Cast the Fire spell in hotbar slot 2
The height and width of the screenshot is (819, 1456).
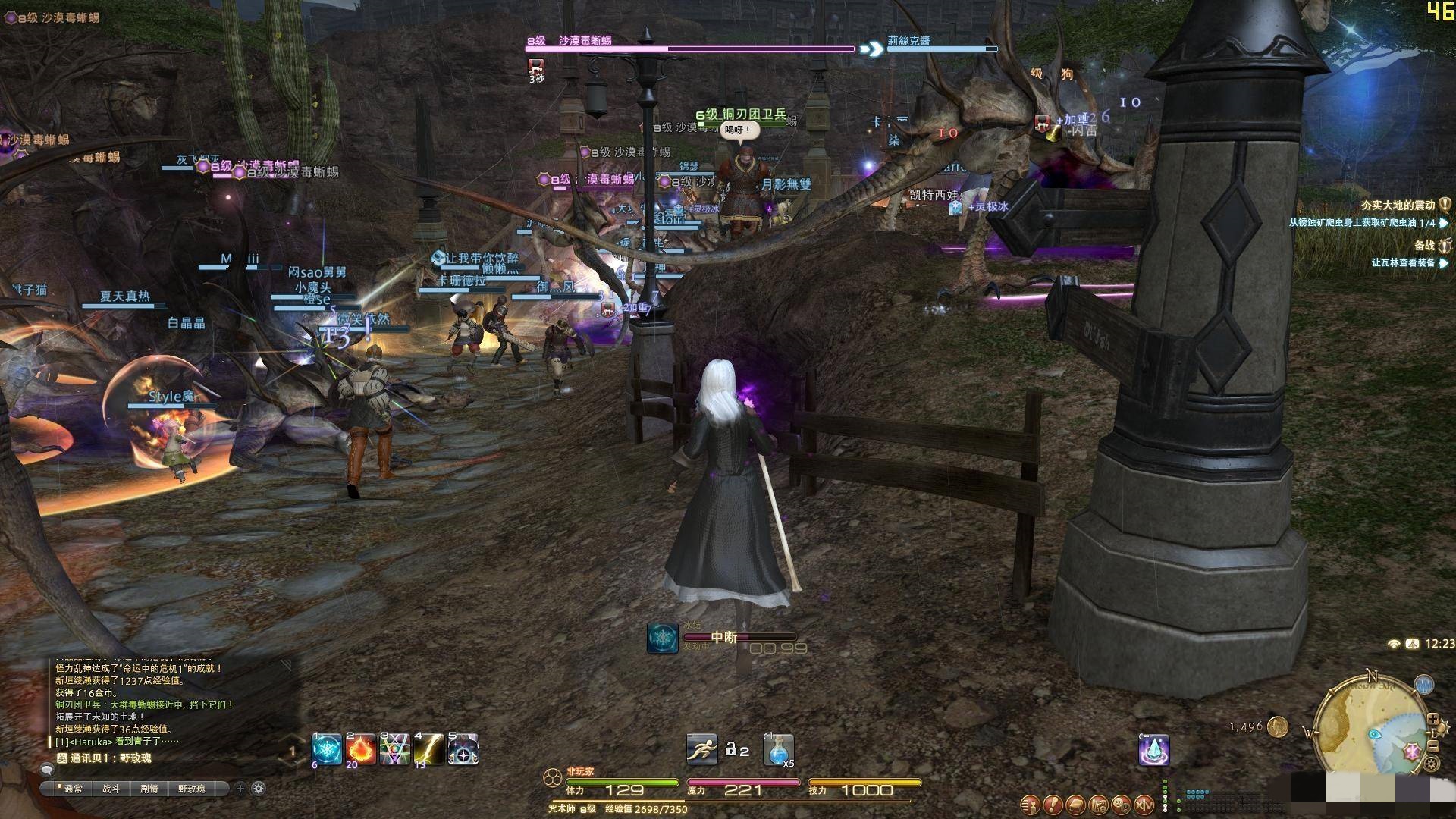[x=361, y=748]
